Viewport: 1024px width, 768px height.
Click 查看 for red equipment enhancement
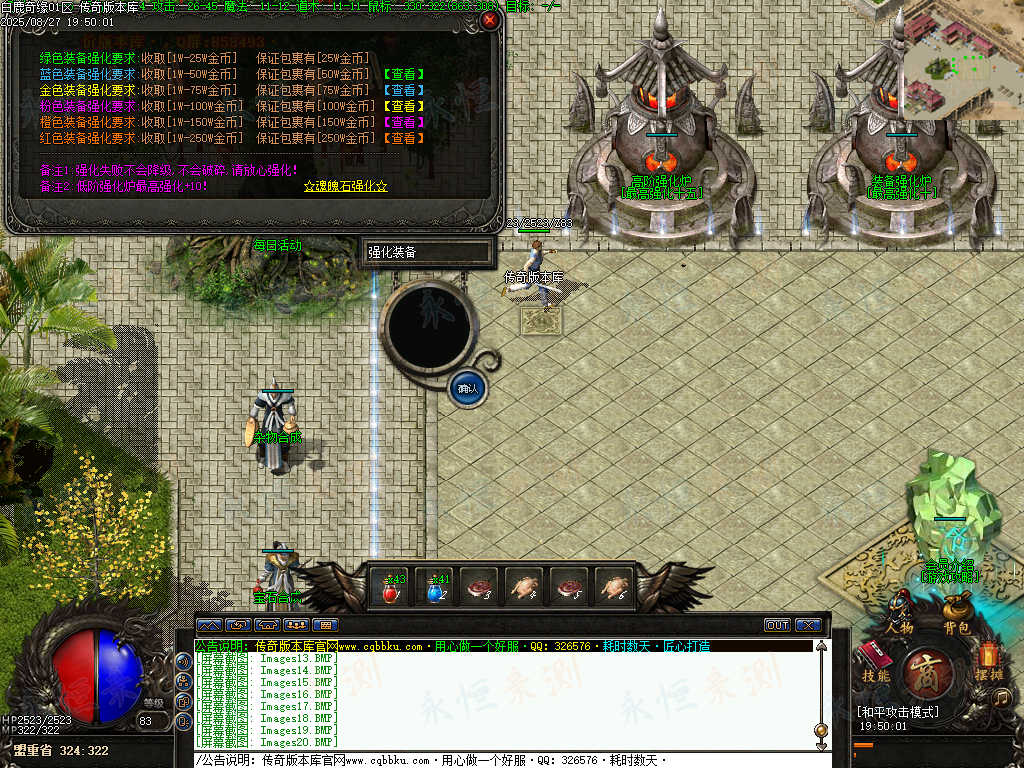[x=403, y=138]
